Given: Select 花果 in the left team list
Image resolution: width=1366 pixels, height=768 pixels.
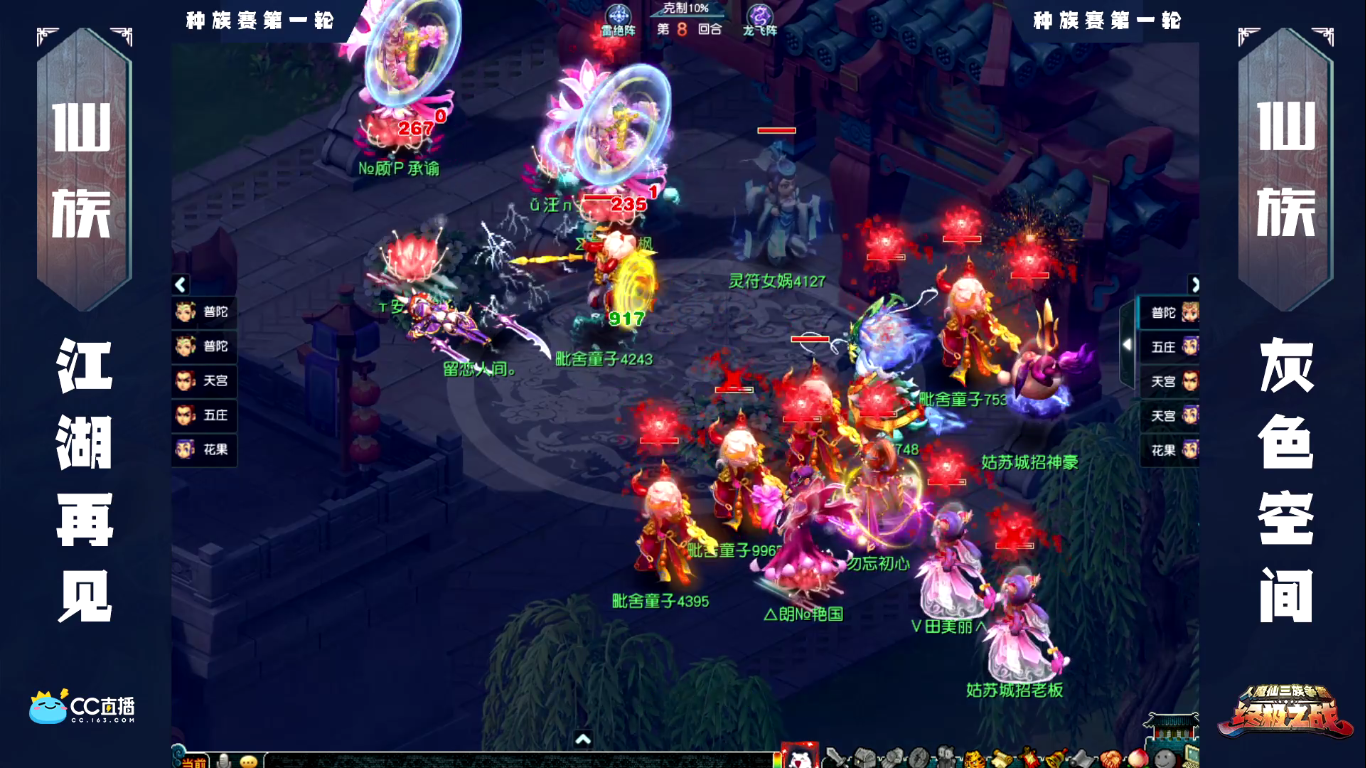Looking at the screenshot, I should [203, 448].
